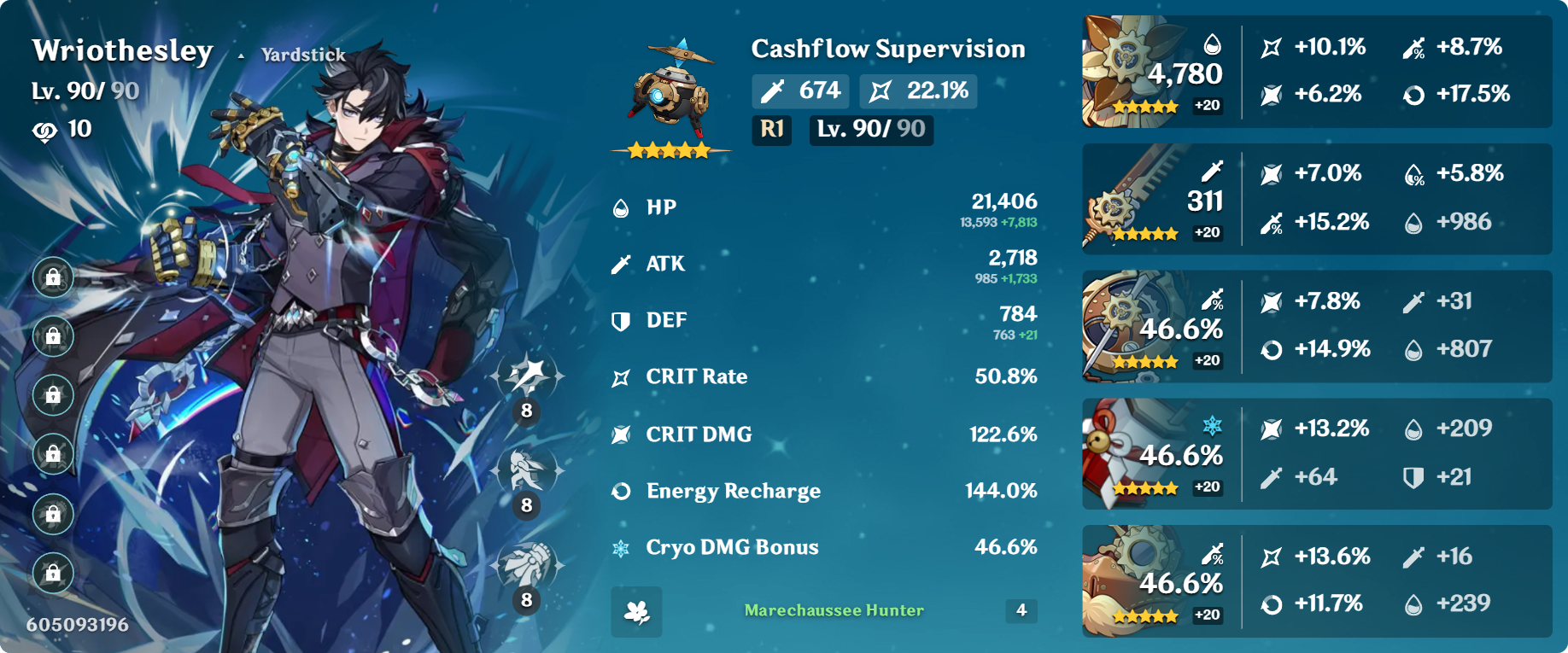Click the Marechaussee Hunter set flower icon
Image resolution: width=1568 pixels, height=653 pixels.
[x=635, y=611]
